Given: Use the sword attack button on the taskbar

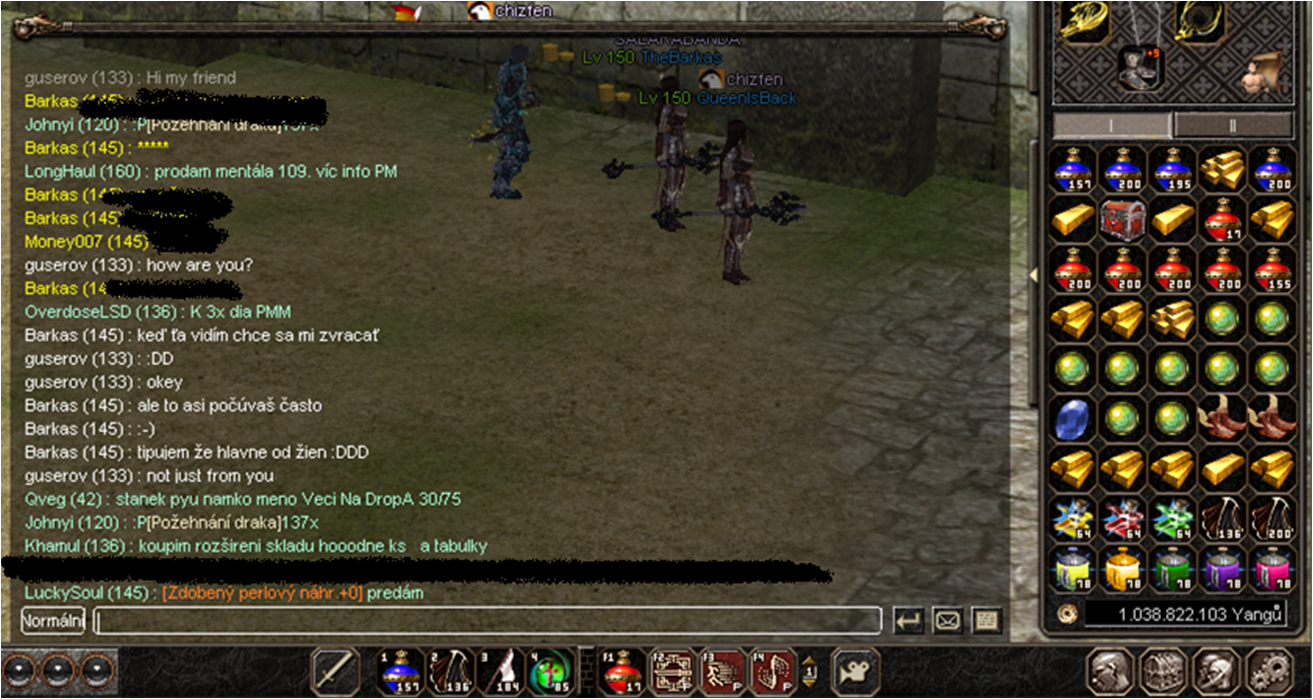Looking at the screenshot, I should tap(335, 671).
